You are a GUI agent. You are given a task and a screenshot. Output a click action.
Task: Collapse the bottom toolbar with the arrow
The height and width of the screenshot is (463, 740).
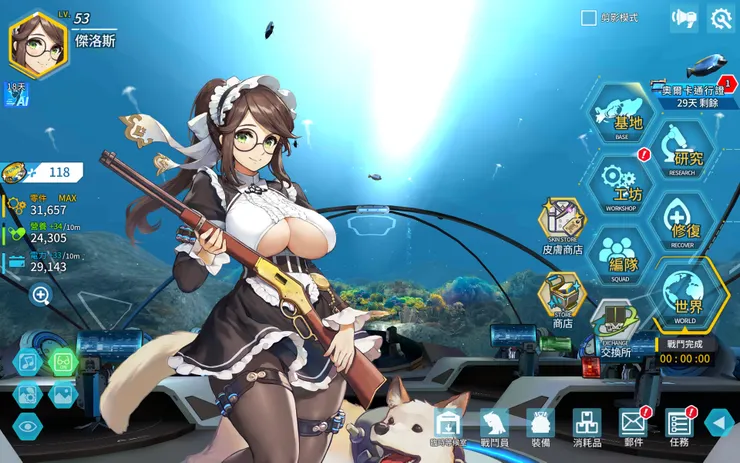[x=719, y=422]
